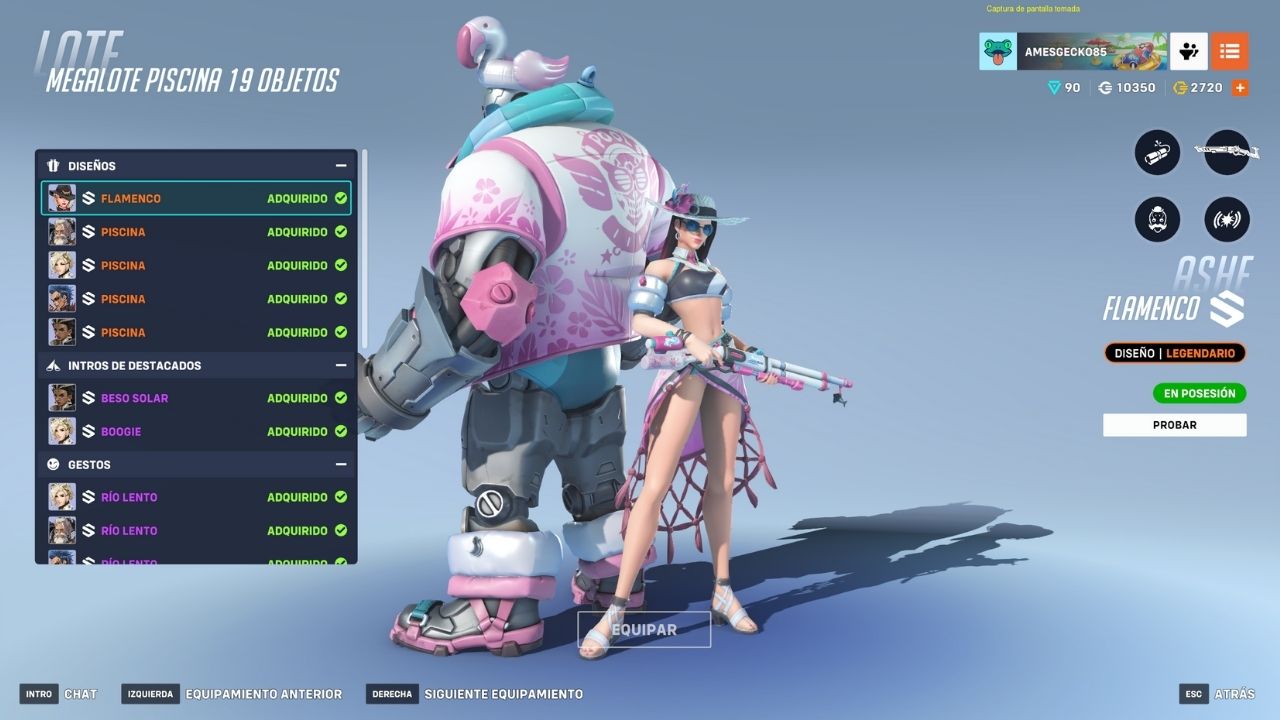Select the Beso Solar highlight intro

196,398
